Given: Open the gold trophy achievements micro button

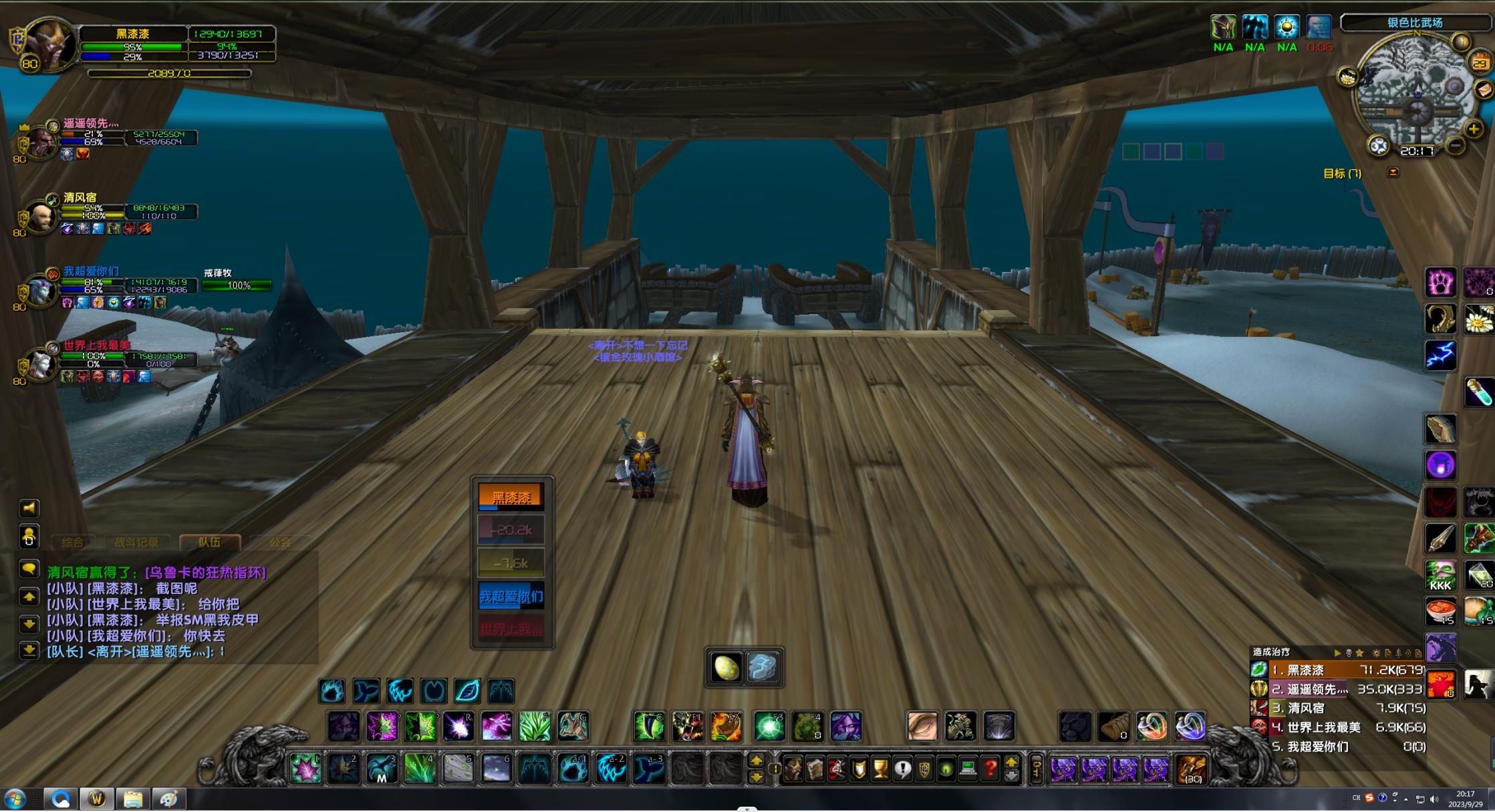Looking at the screenshot, I should pyautogui.click(x=881, y=769).
